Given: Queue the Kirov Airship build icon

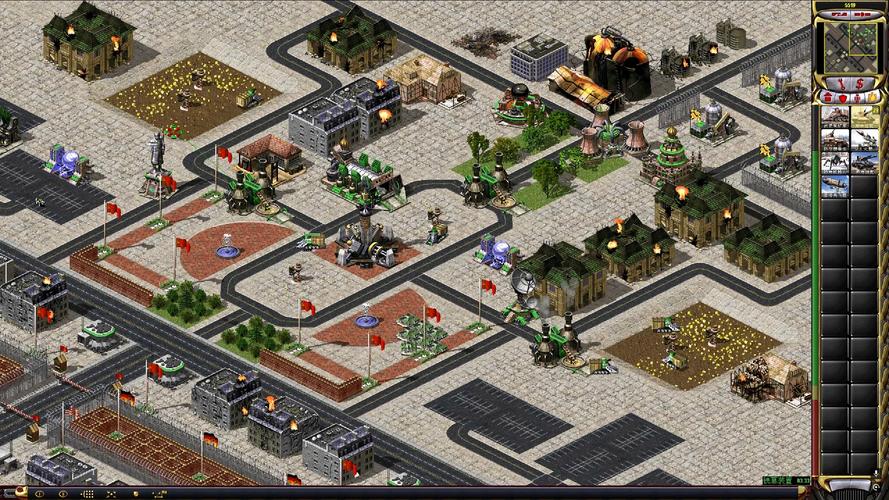Looking at the screenshot, I should [x=835, y=184].
